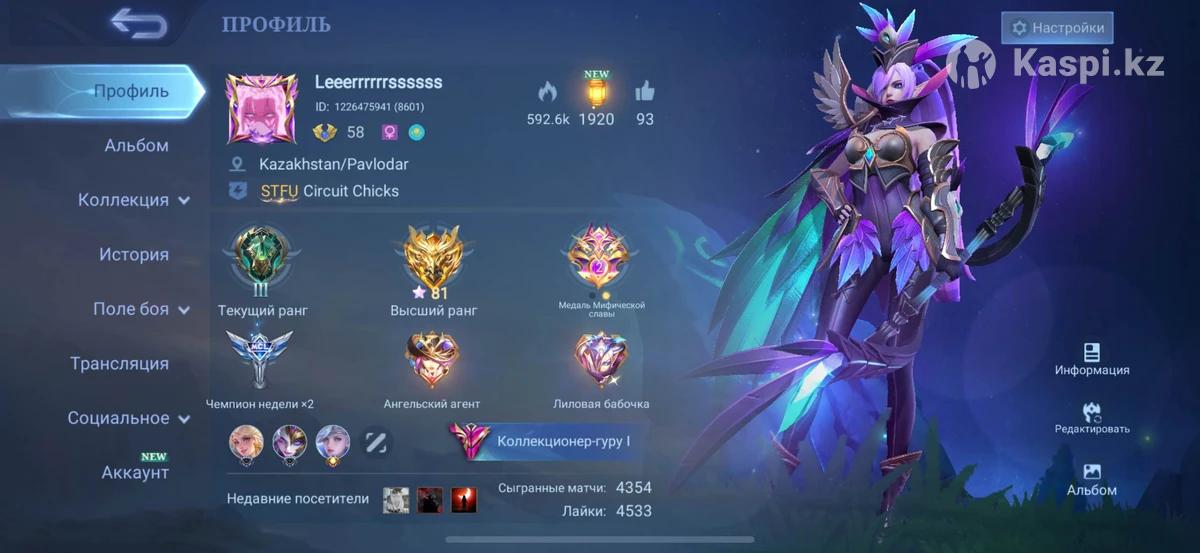Viewport: 1200px width, 553px height.
Task: Click the Текущий ранг badge
Action: (x=261, y=258)
